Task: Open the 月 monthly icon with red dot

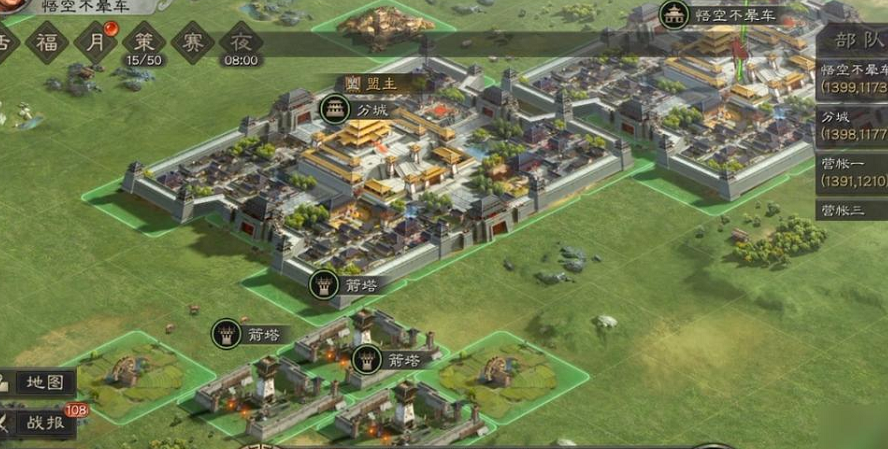Action: (x=93, y=42)
